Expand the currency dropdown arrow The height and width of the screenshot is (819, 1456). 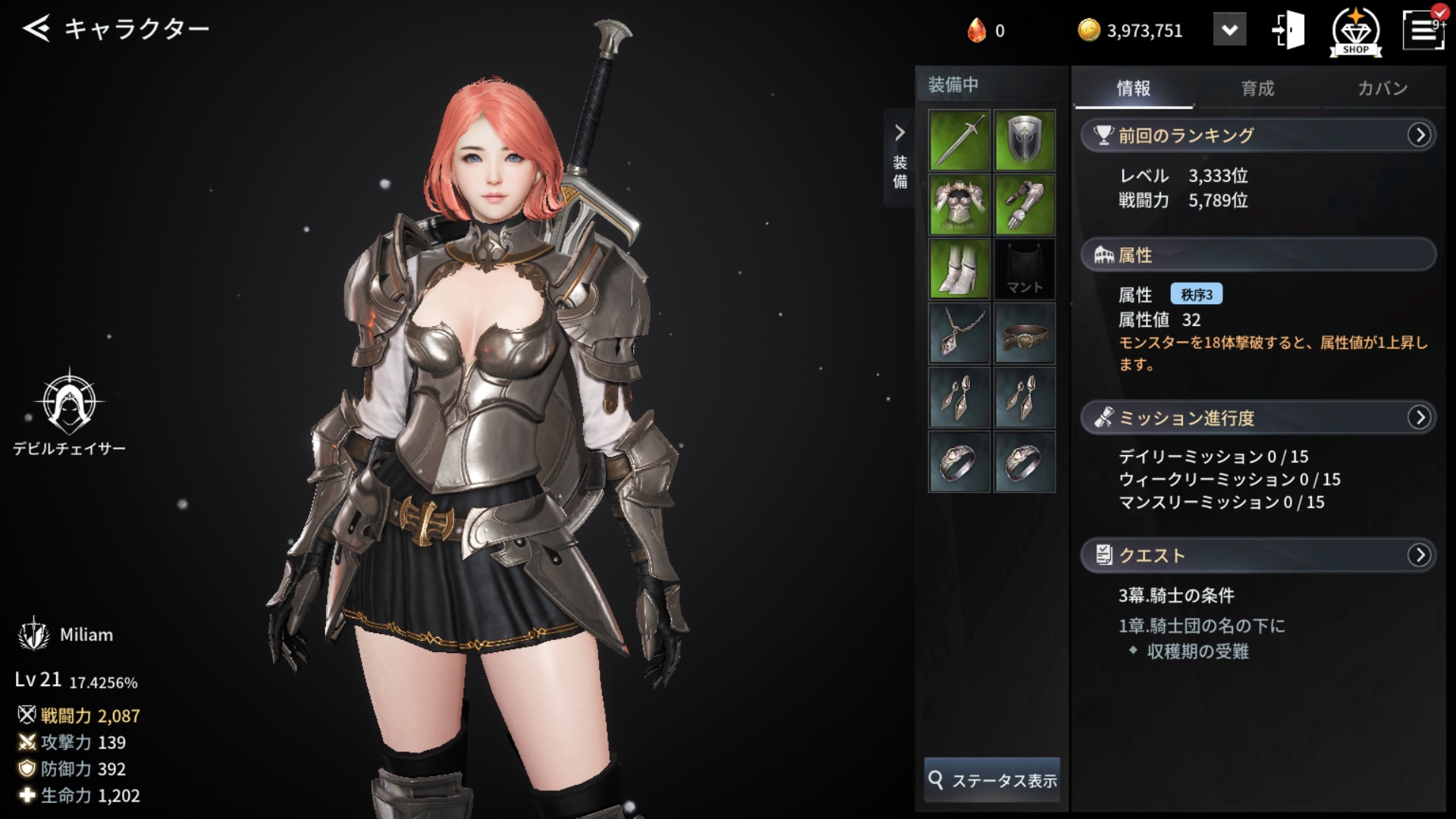coord(1229,30)
